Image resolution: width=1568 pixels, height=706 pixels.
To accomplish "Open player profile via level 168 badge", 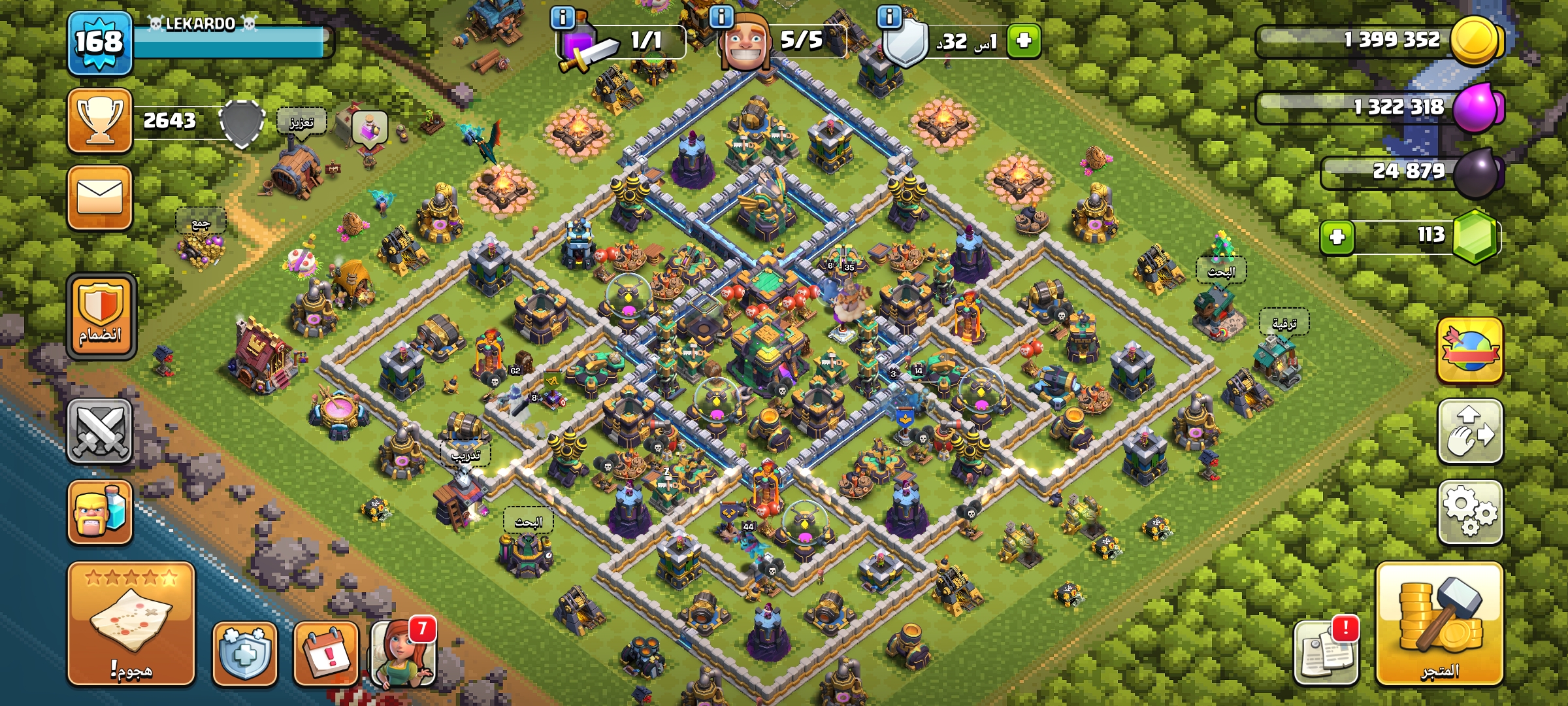I will coord(99,42).
